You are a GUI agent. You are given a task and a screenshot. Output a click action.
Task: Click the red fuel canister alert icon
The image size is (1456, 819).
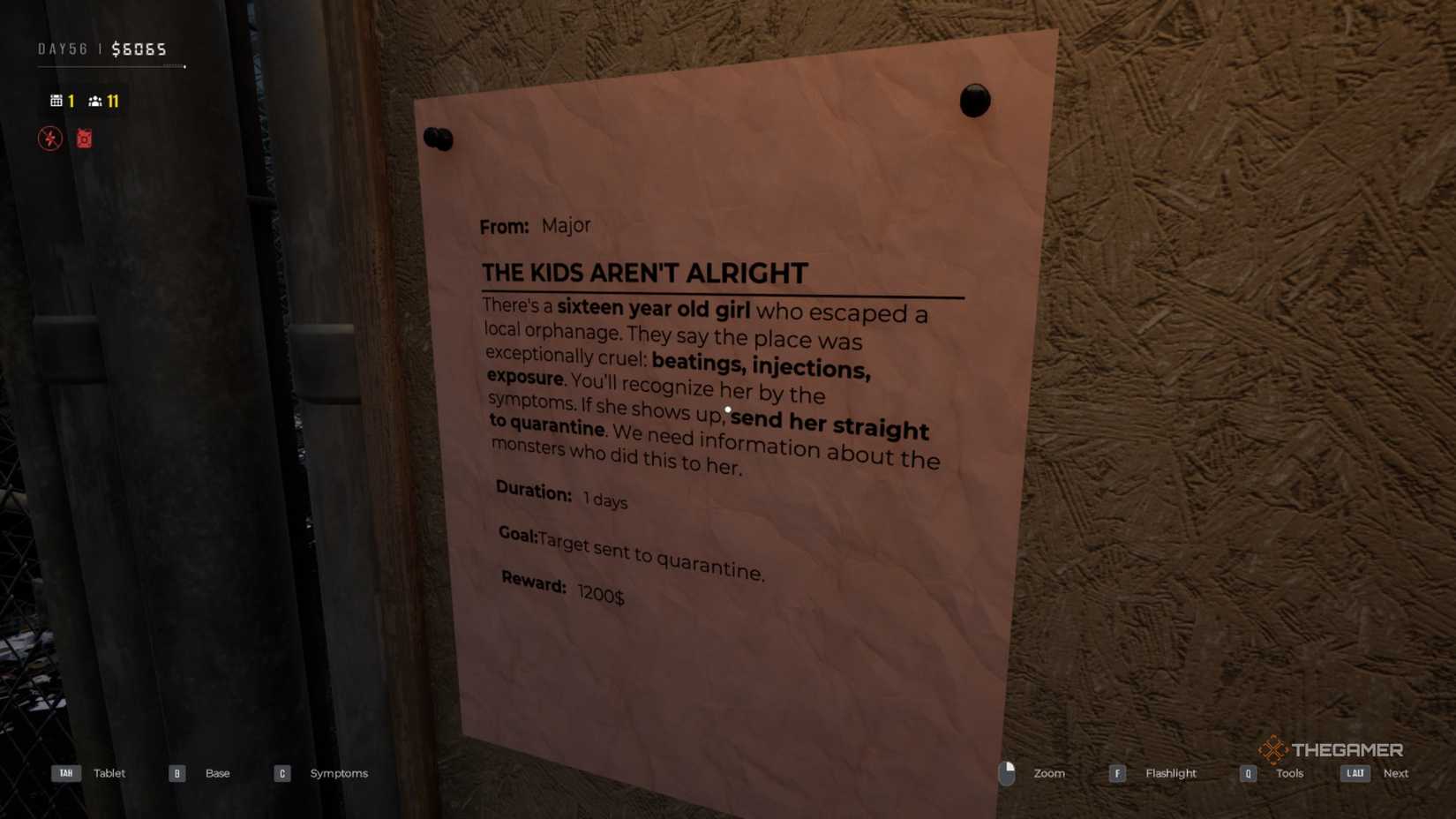(84, 139)
